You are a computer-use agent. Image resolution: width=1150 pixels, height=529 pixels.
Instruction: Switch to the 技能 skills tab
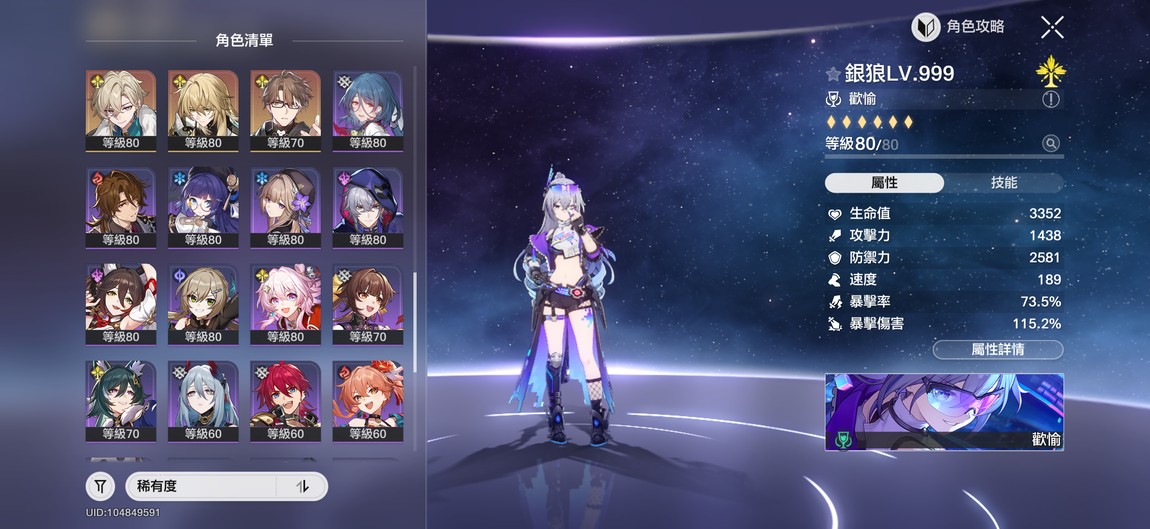click(1004, 183)
